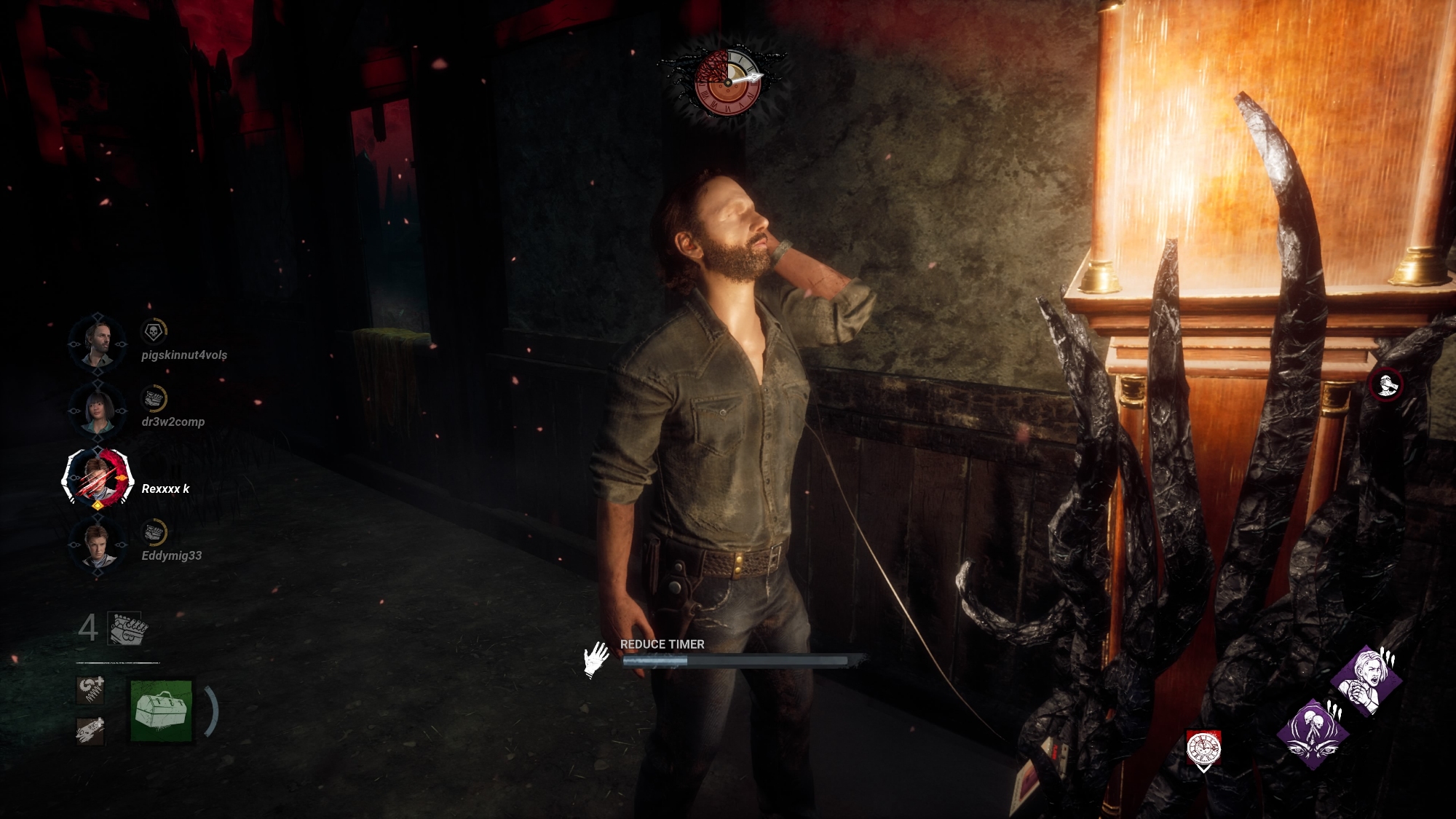The height and width of the screenshot is (819, 1456).
Task: Click the killer indicator icon at right edge
Action: [x=1386, y=384]
